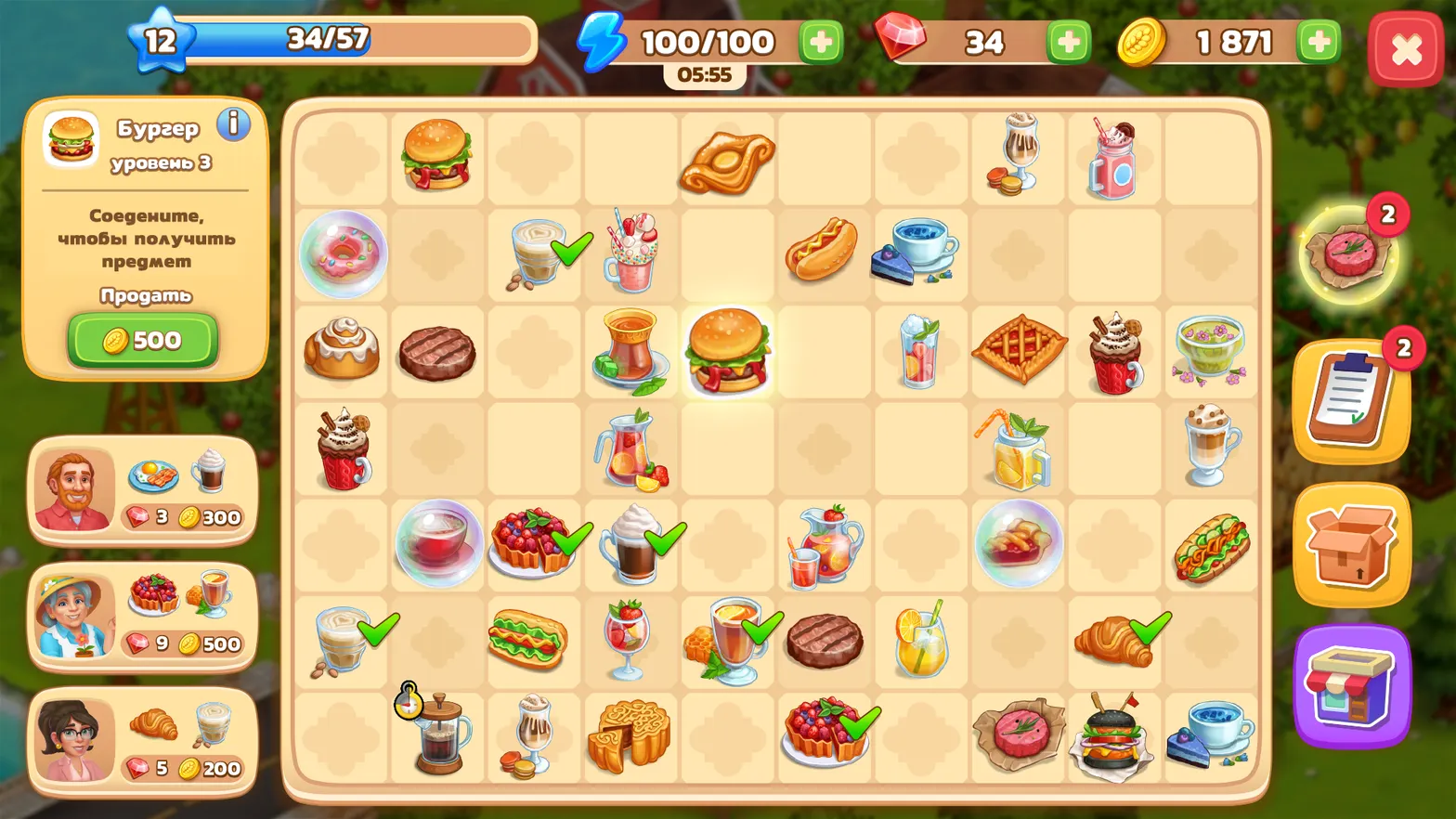
Task: Select the donut in the bubble
Action: click(x=342, y=254)
